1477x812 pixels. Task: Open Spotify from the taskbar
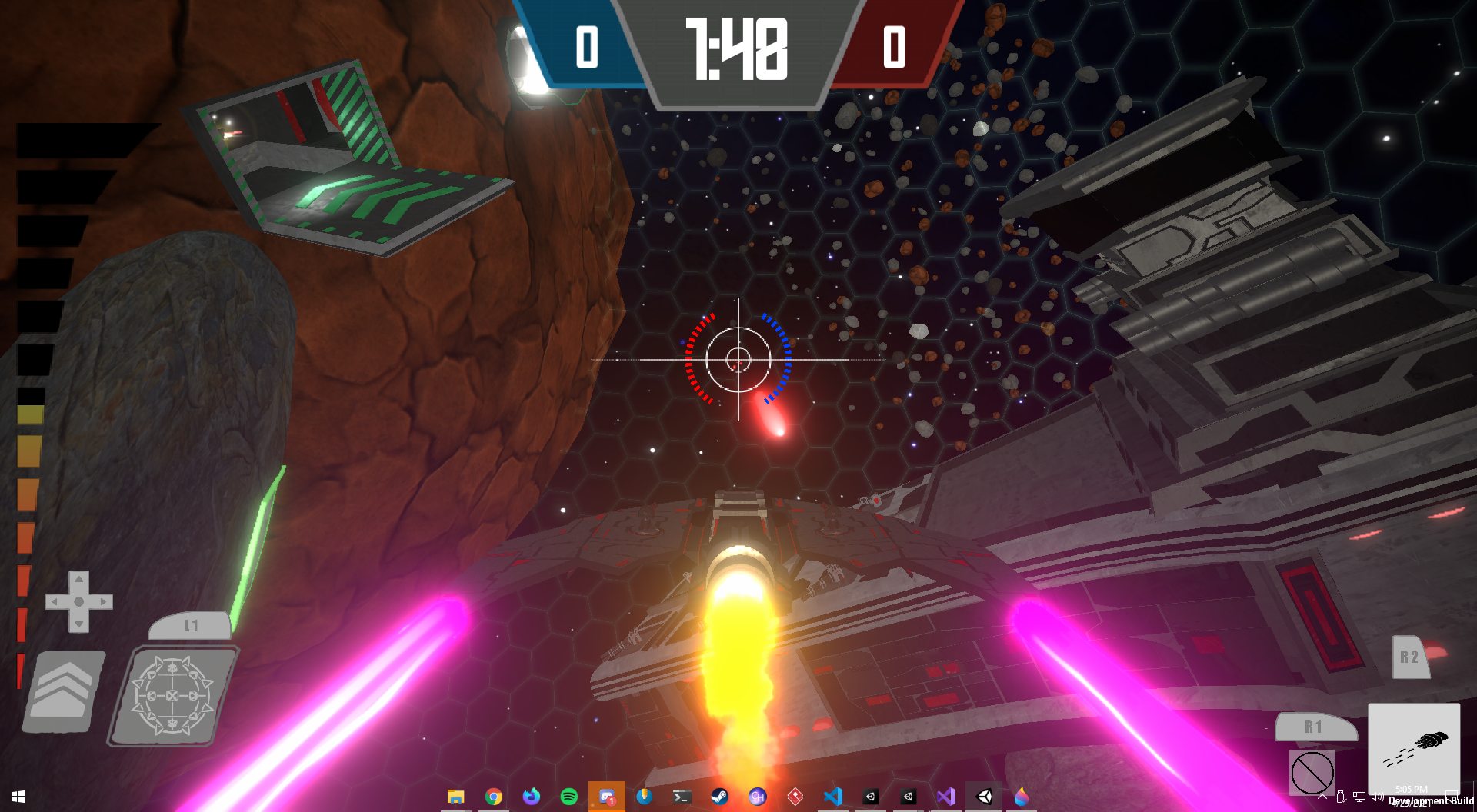(569, 797)
